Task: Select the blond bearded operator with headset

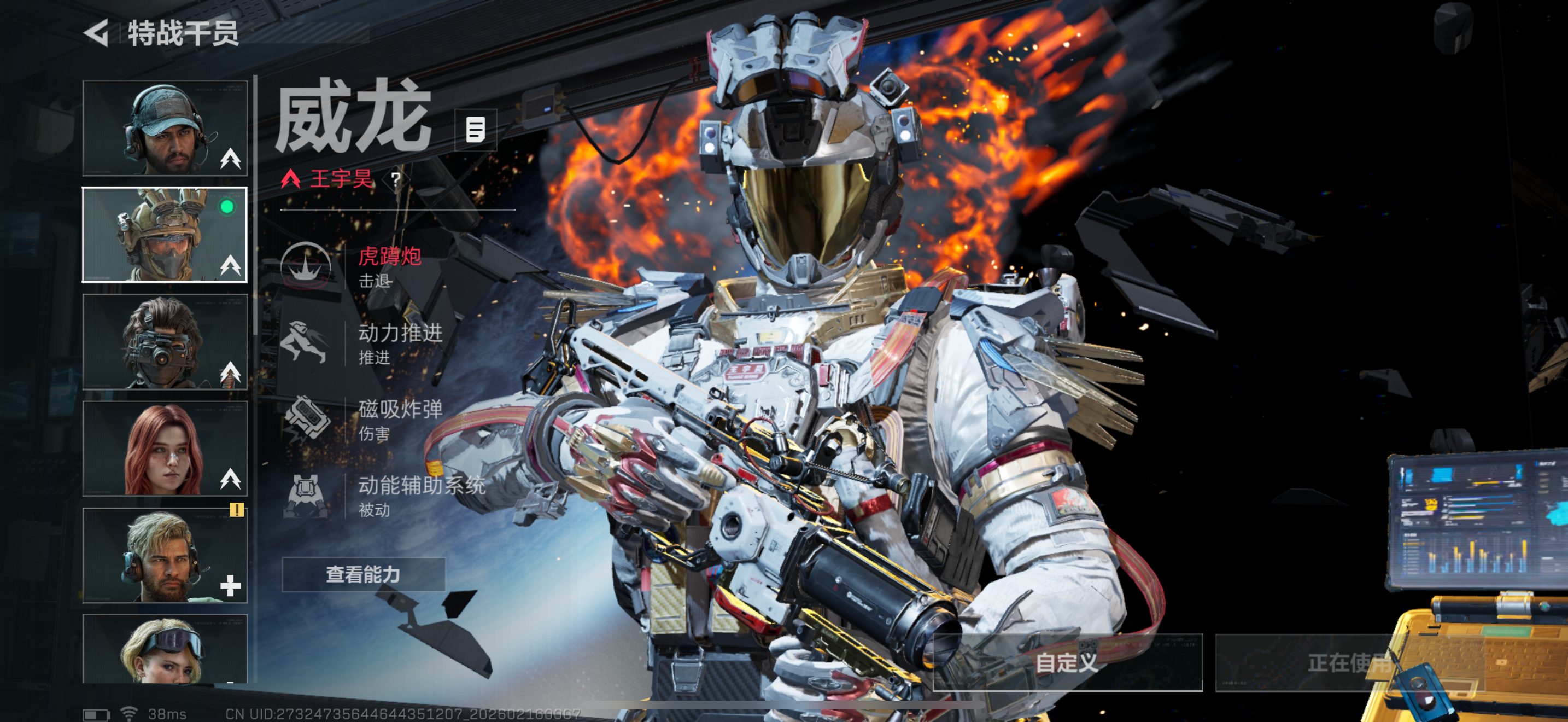Action: pyautogui.click(x=165, y=555)
